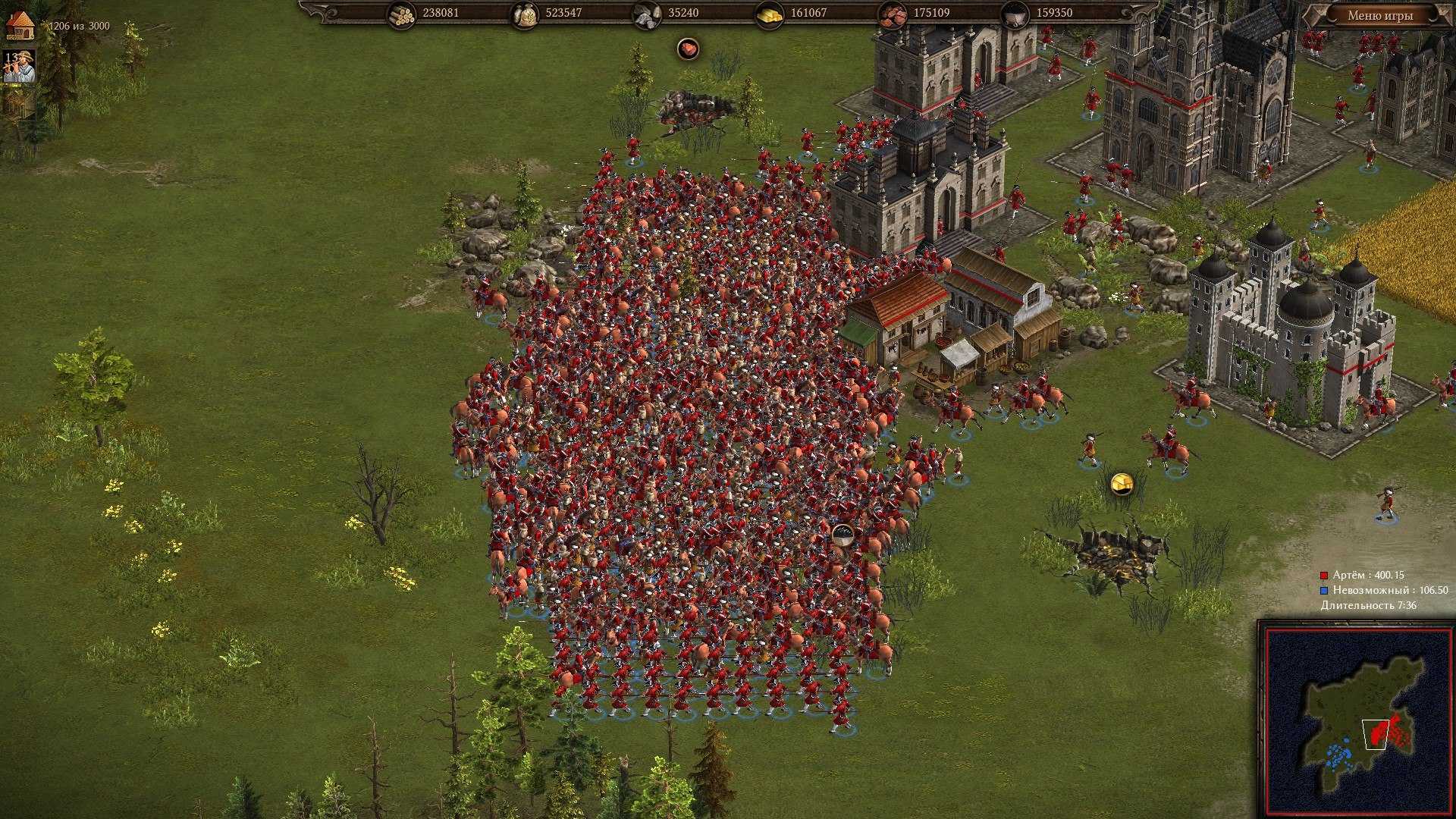The width and height of the screenshot is (1456, 819).
Task: Click the iron ore resource icon
Action: click(892, 14)
